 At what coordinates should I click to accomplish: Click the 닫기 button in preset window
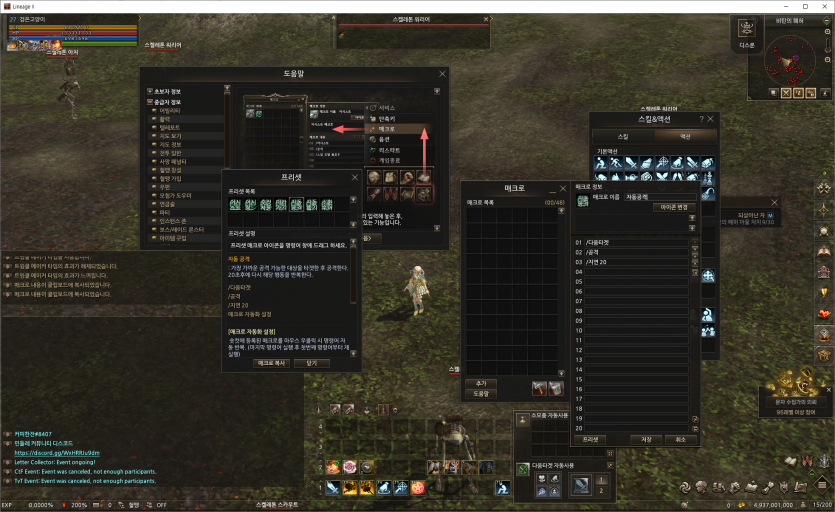312,363
